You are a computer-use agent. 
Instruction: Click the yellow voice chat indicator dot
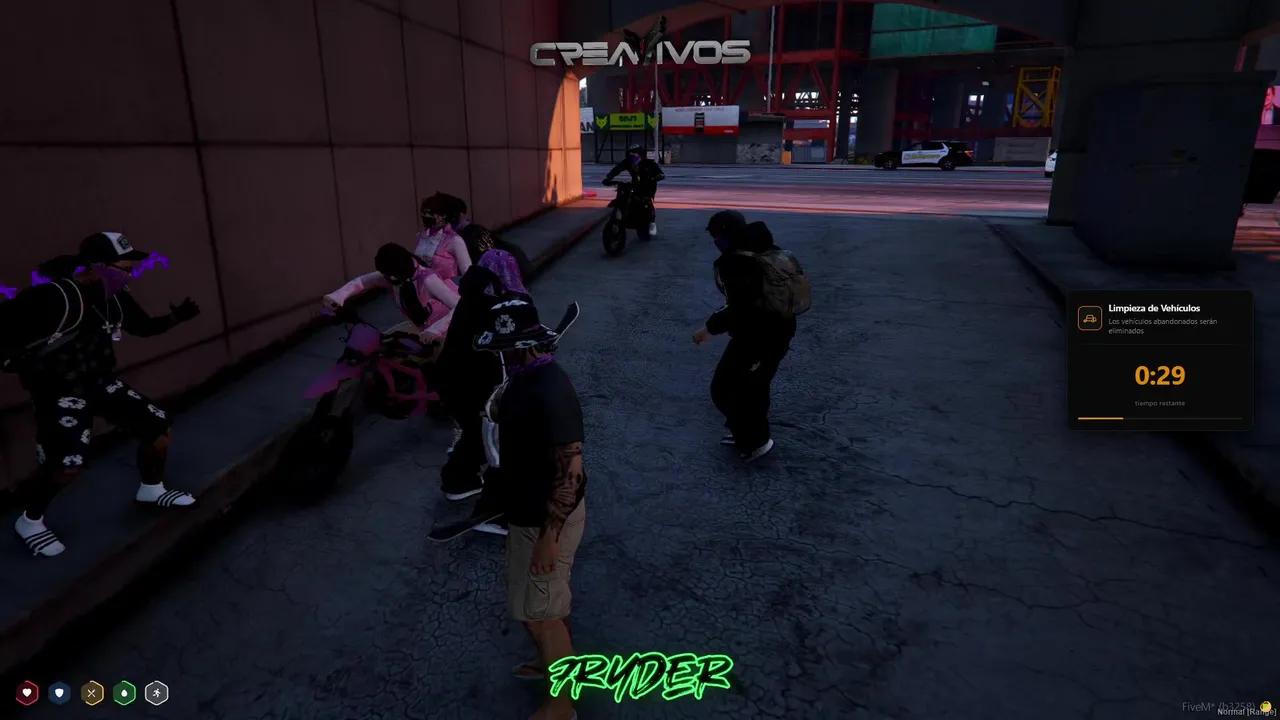(x=1264, y=706)
